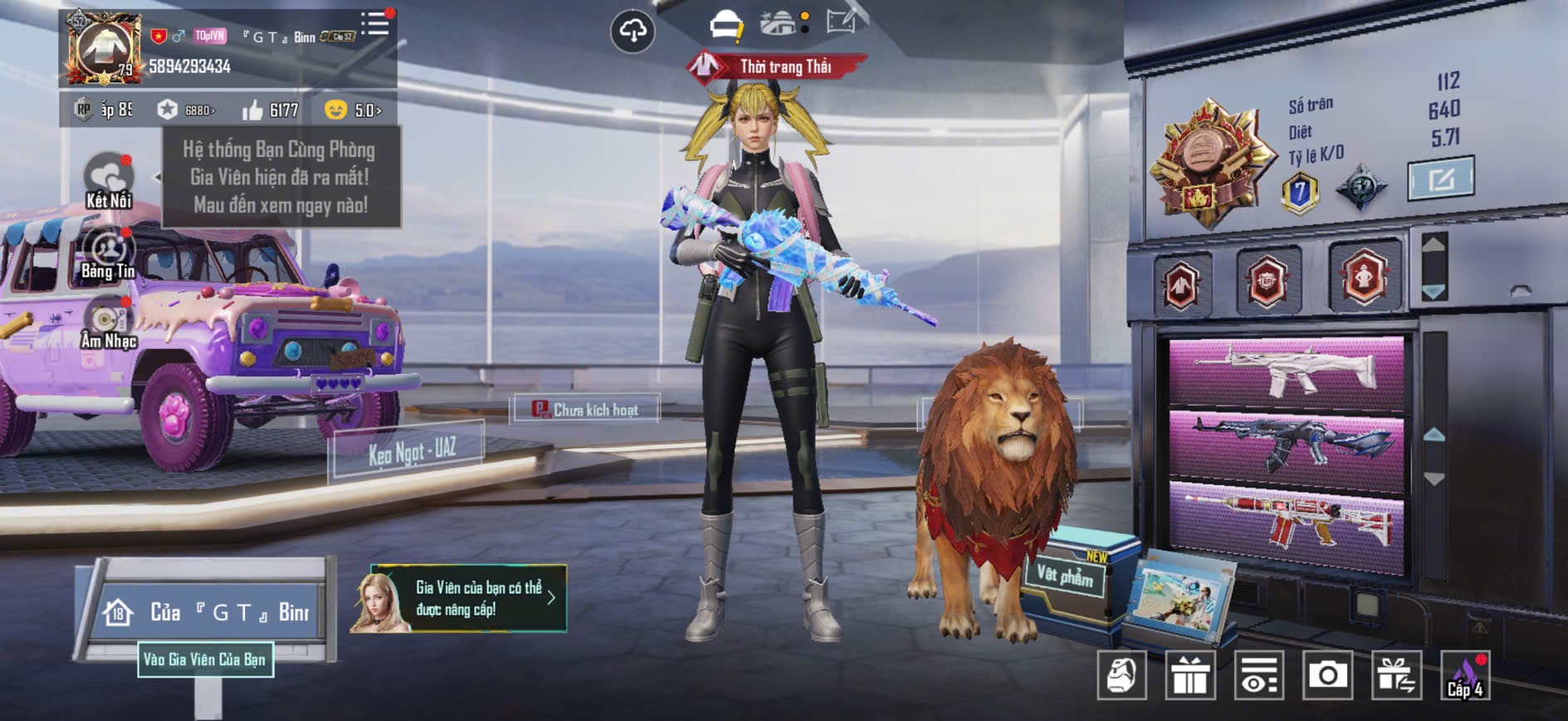This screenshot has height=721, width=1568.
Task: Click the edit button beside the K/D stats
Action: tap(1441, 178)
